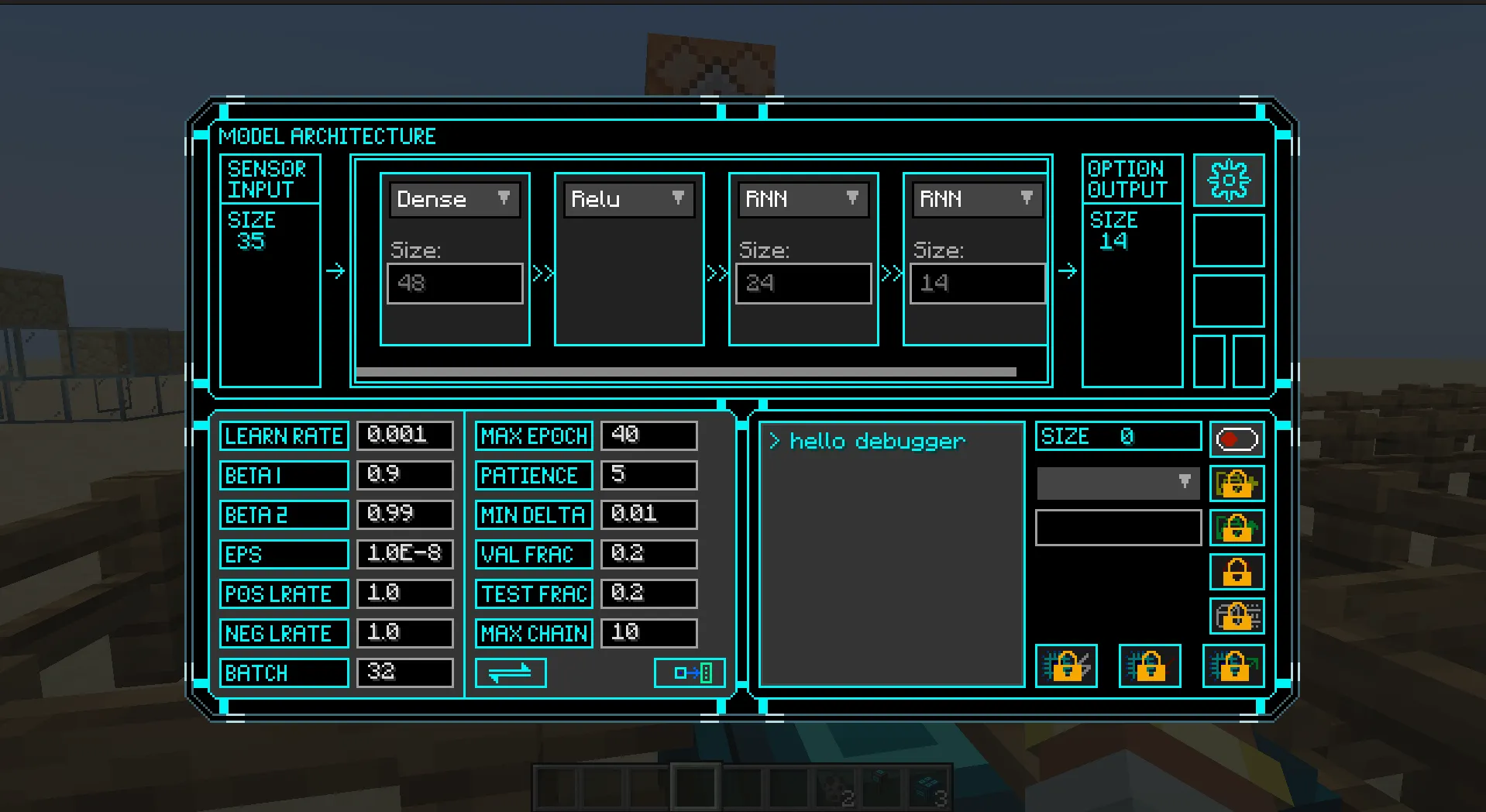Click the settings gear beside OPTION OUTPUT

click(x=1229, y=179)
